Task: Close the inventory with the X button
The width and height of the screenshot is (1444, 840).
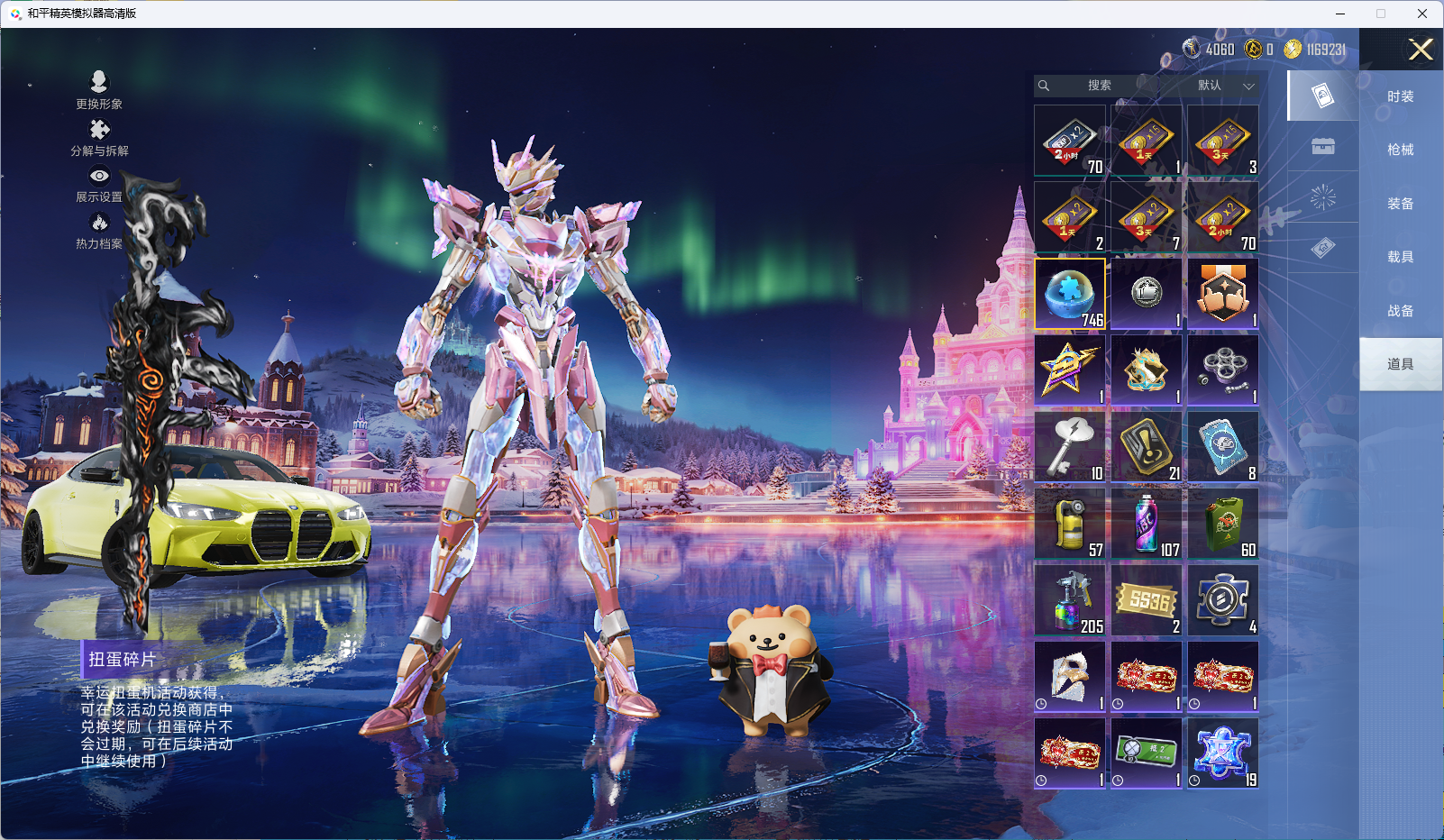Action: coord(1421,50)
